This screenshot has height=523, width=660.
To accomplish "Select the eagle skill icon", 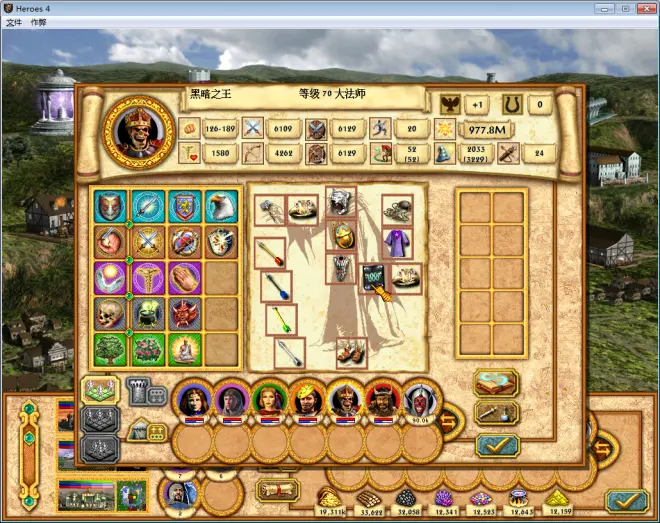I will point(221,206).
